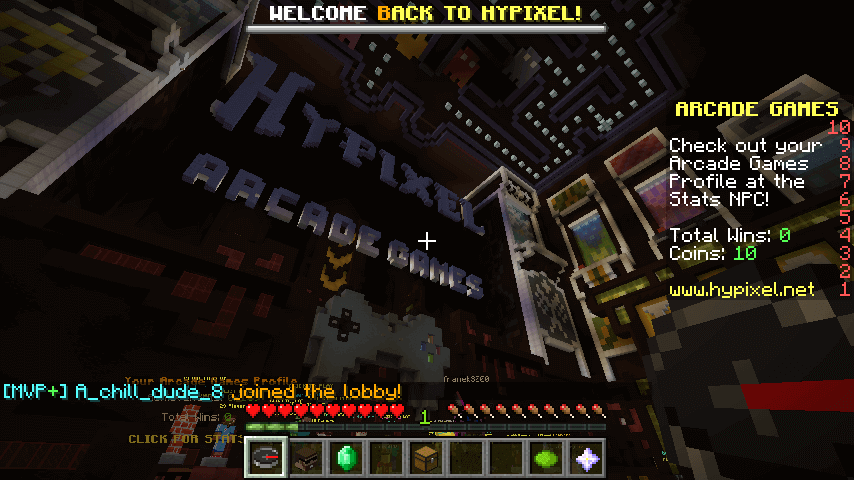Select the compass game selector slot
Viewport: 854px width, 480px height.
267,457
